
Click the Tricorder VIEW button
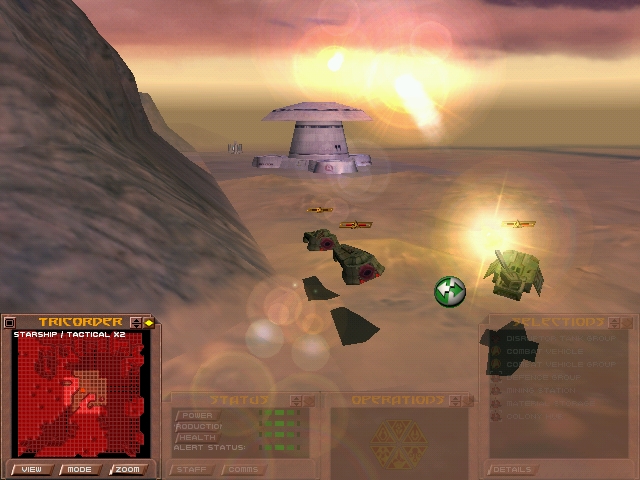(31, 469)
